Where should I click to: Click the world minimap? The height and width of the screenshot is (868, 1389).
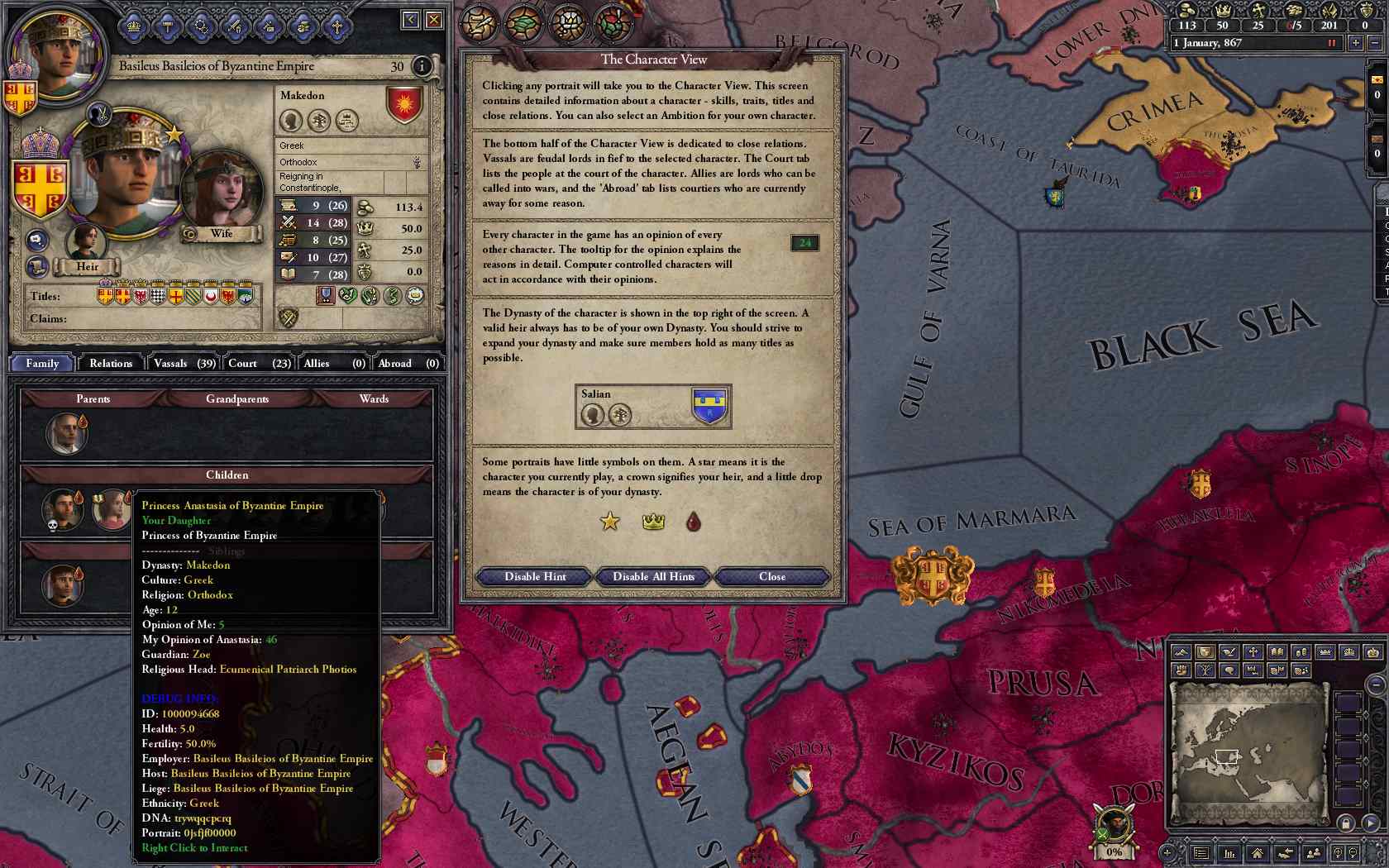click(1247, 752)
